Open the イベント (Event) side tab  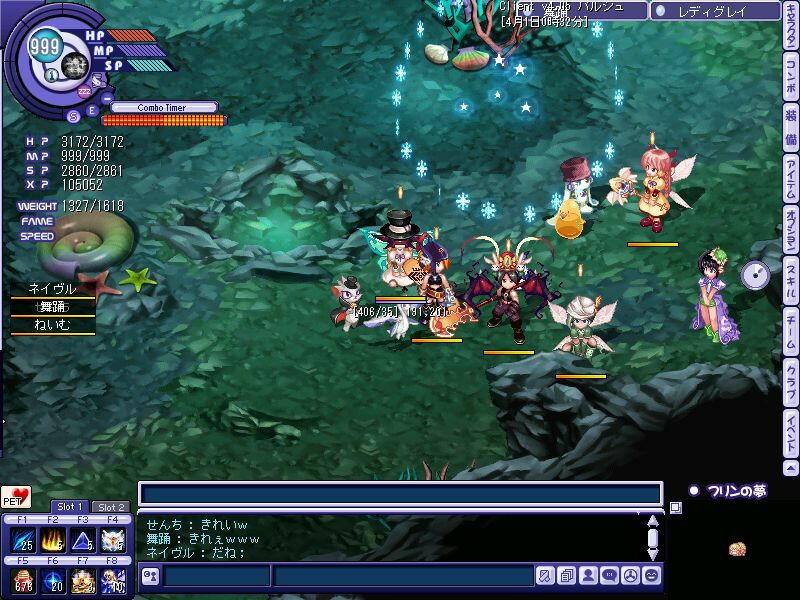[791, 434]
